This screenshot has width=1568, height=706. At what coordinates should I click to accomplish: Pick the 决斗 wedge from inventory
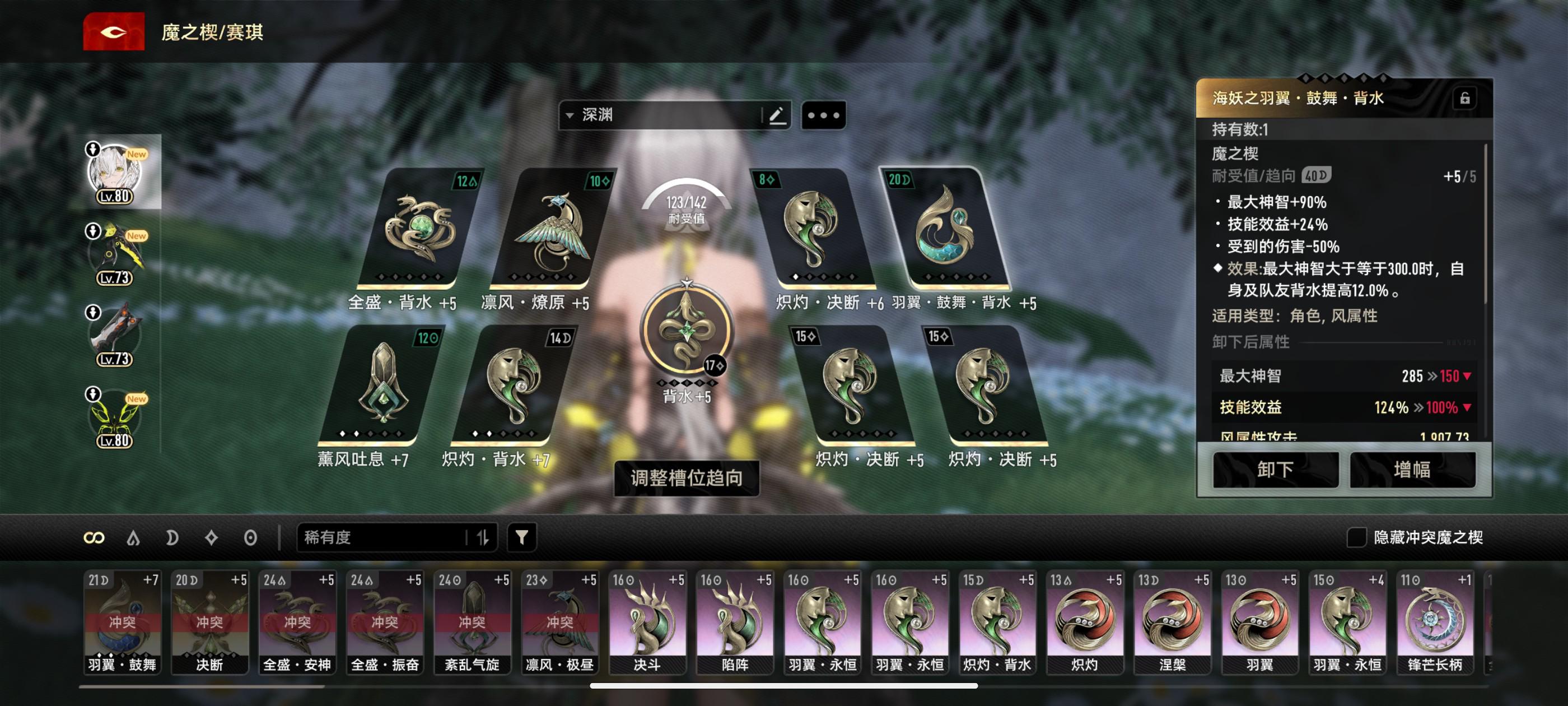click(647, 621)
